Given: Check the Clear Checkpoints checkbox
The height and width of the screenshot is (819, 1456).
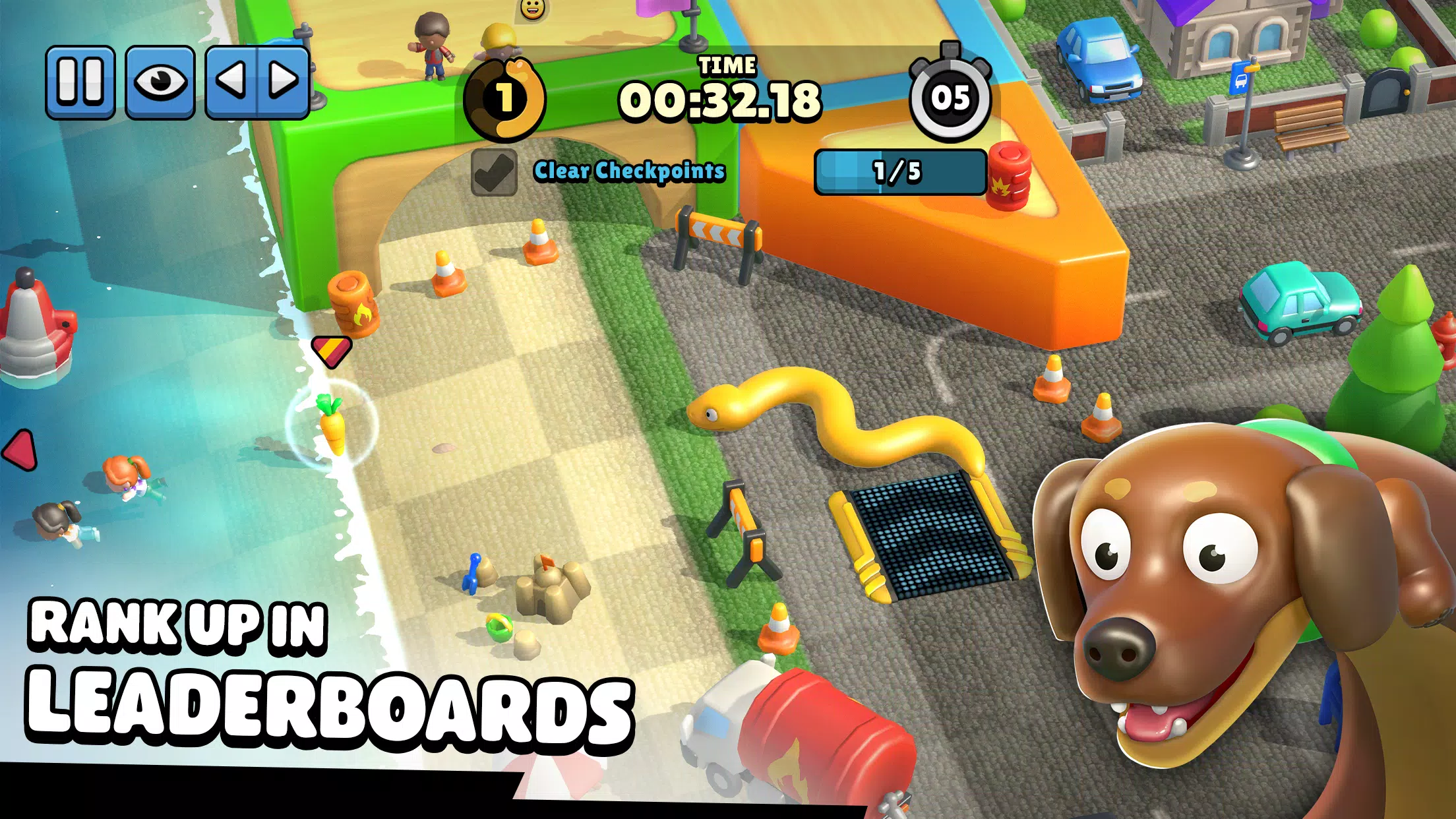Looking at the screenshot, I should pyautogui.click(x=494, y=173).
